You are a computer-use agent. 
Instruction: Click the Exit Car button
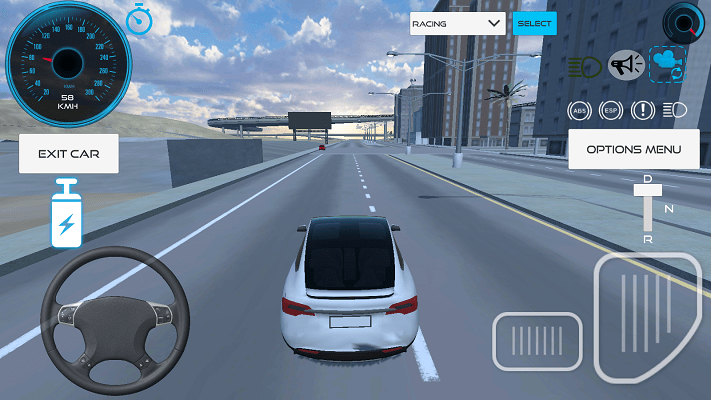pyautogui.click(x=68, y=154)
